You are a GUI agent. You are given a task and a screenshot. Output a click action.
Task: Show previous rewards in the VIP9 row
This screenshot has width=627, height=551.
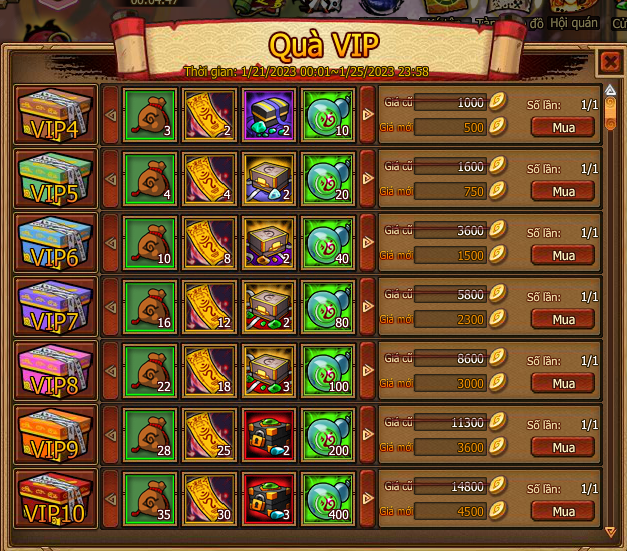[110, 435]
